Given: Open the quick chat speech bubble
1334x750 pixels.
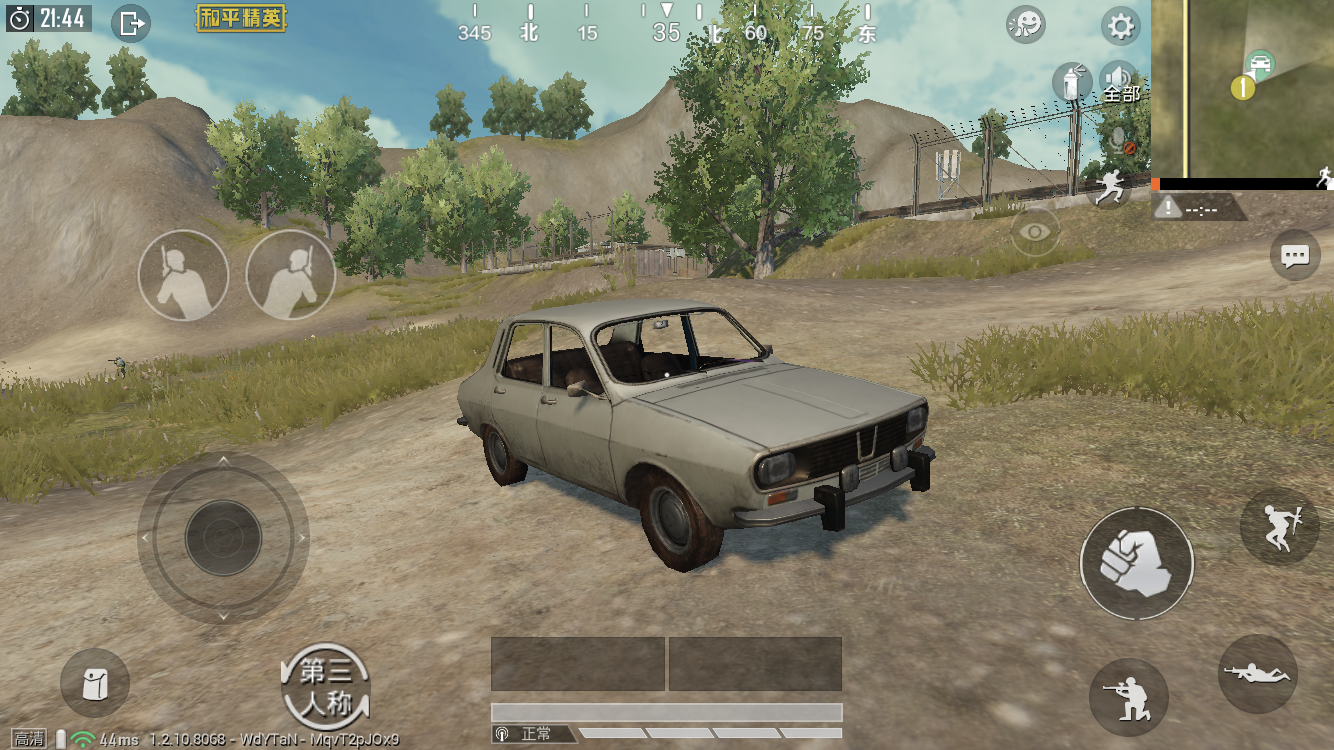Looking at the screenshot, I should click(1295, 256).
